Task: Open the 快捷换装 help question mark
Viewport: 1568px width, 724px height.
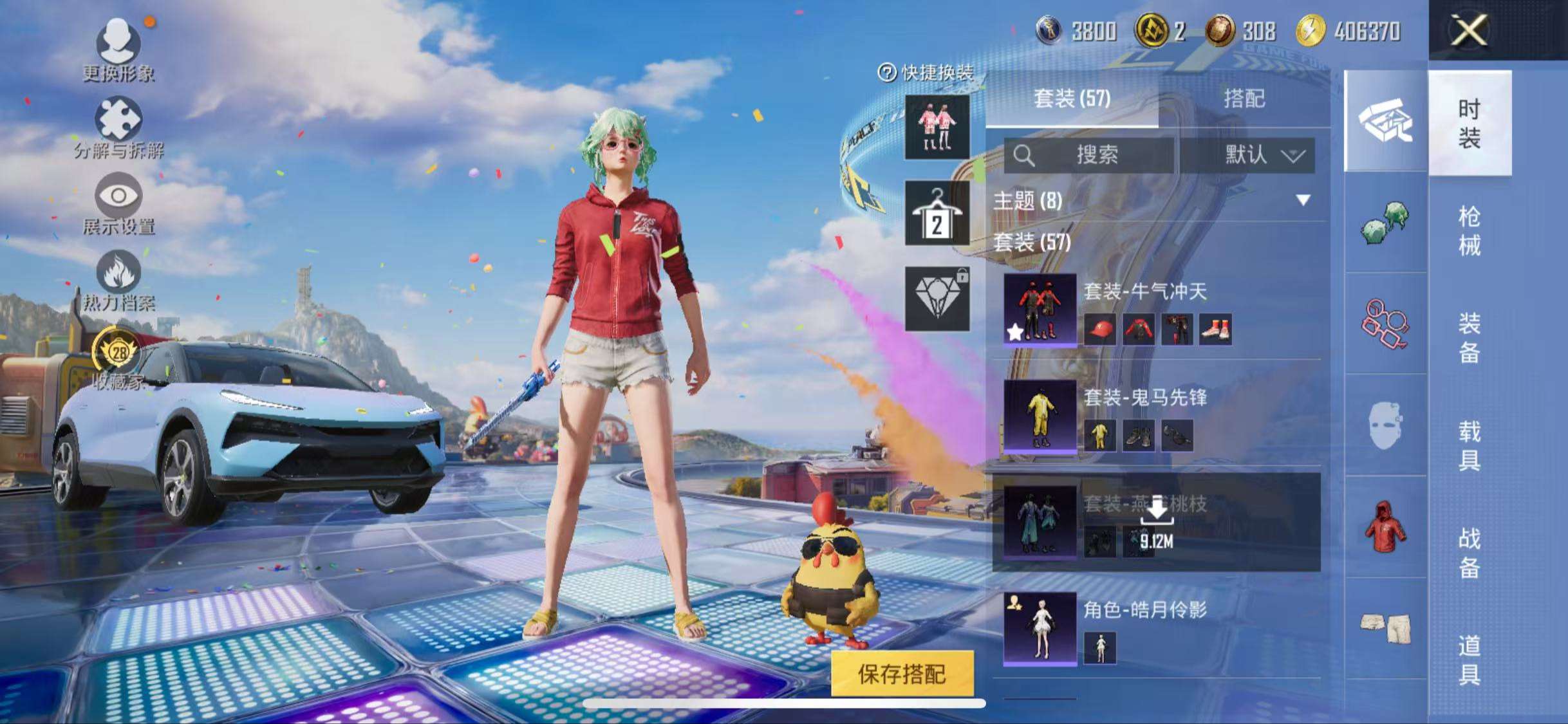Action: pos(887,73)
